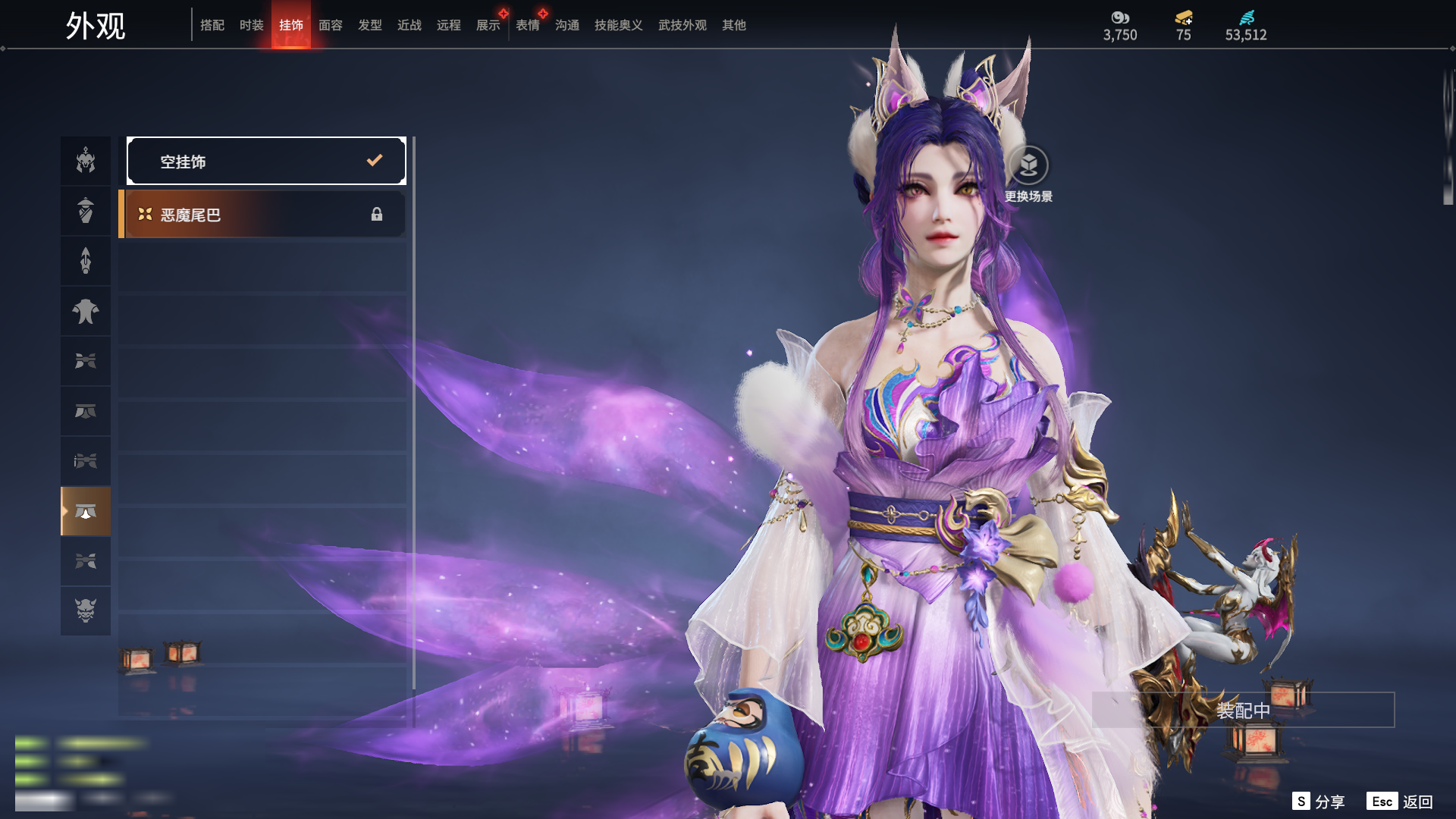1456x819 pixels.
Task: Choose the 空挂饰 empty accessory entry
Action: [266, 161]
